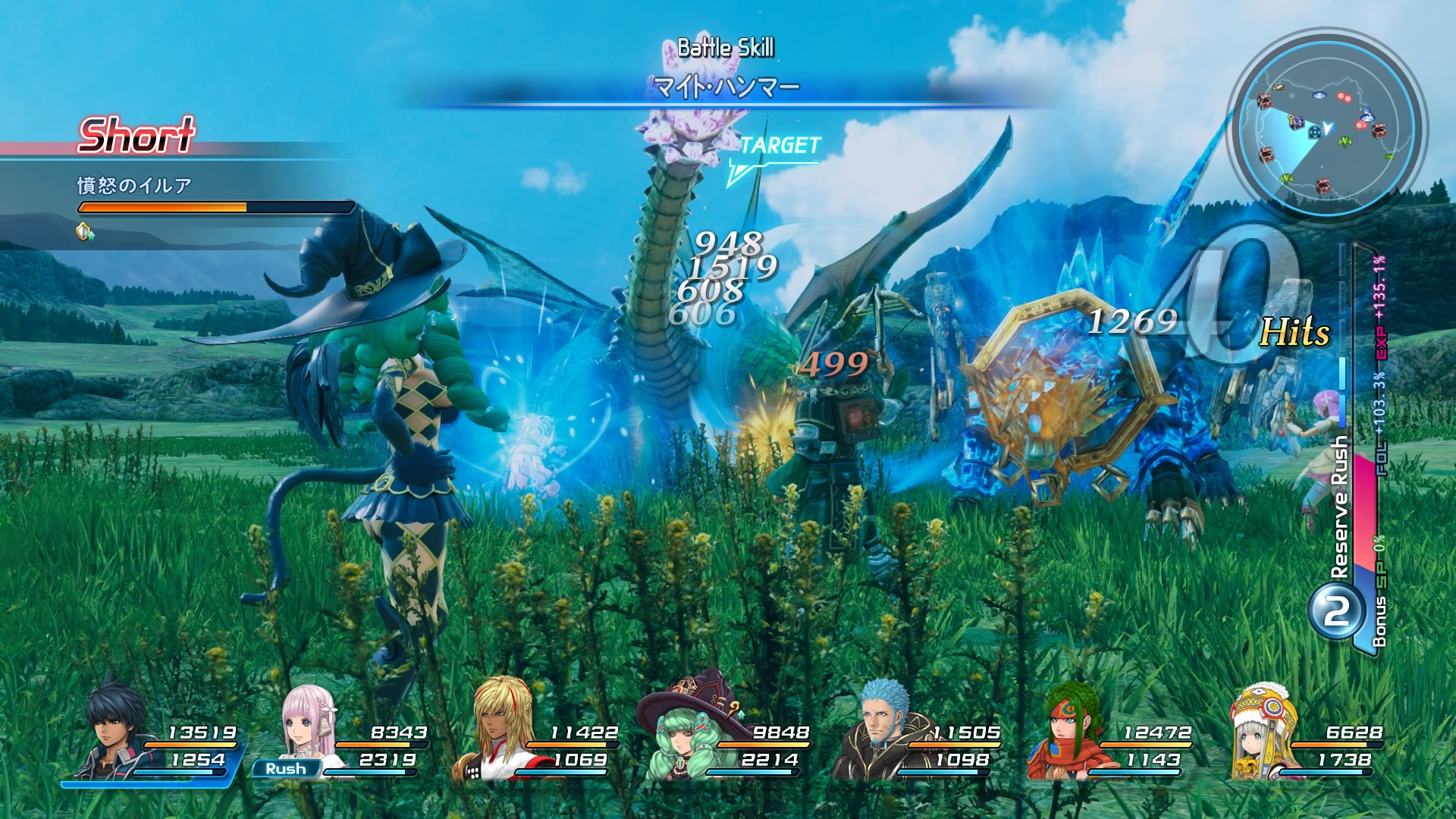Activate the Reserve Rush gauge orb

click(1336, 611)
